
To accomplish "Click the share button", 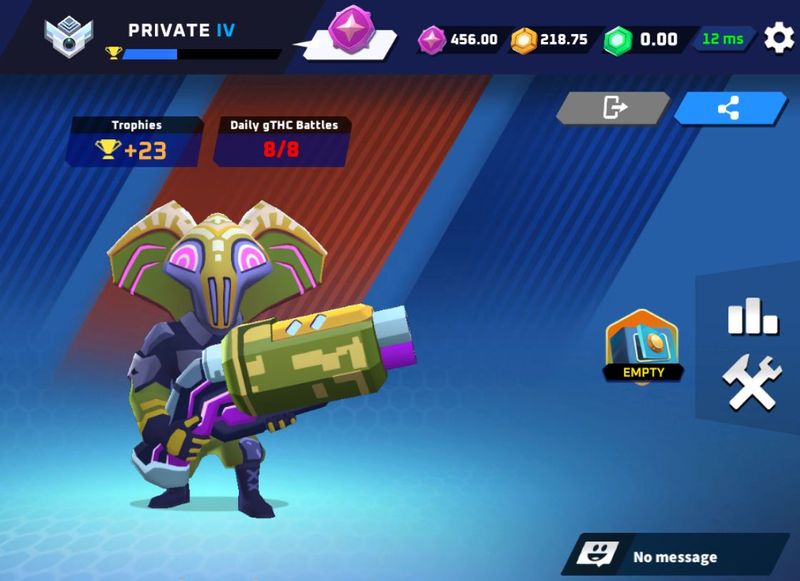I will (x=728, y=108).
